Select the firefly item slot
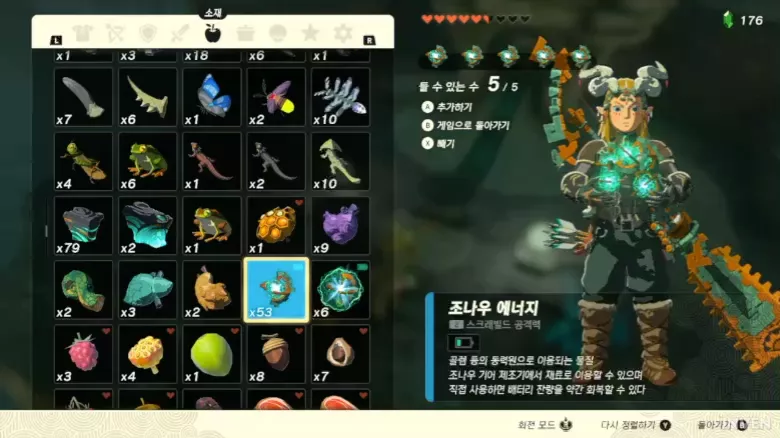The height and width of the screenshot is (438, 780). pyautogui.click(x=275, y=97)
